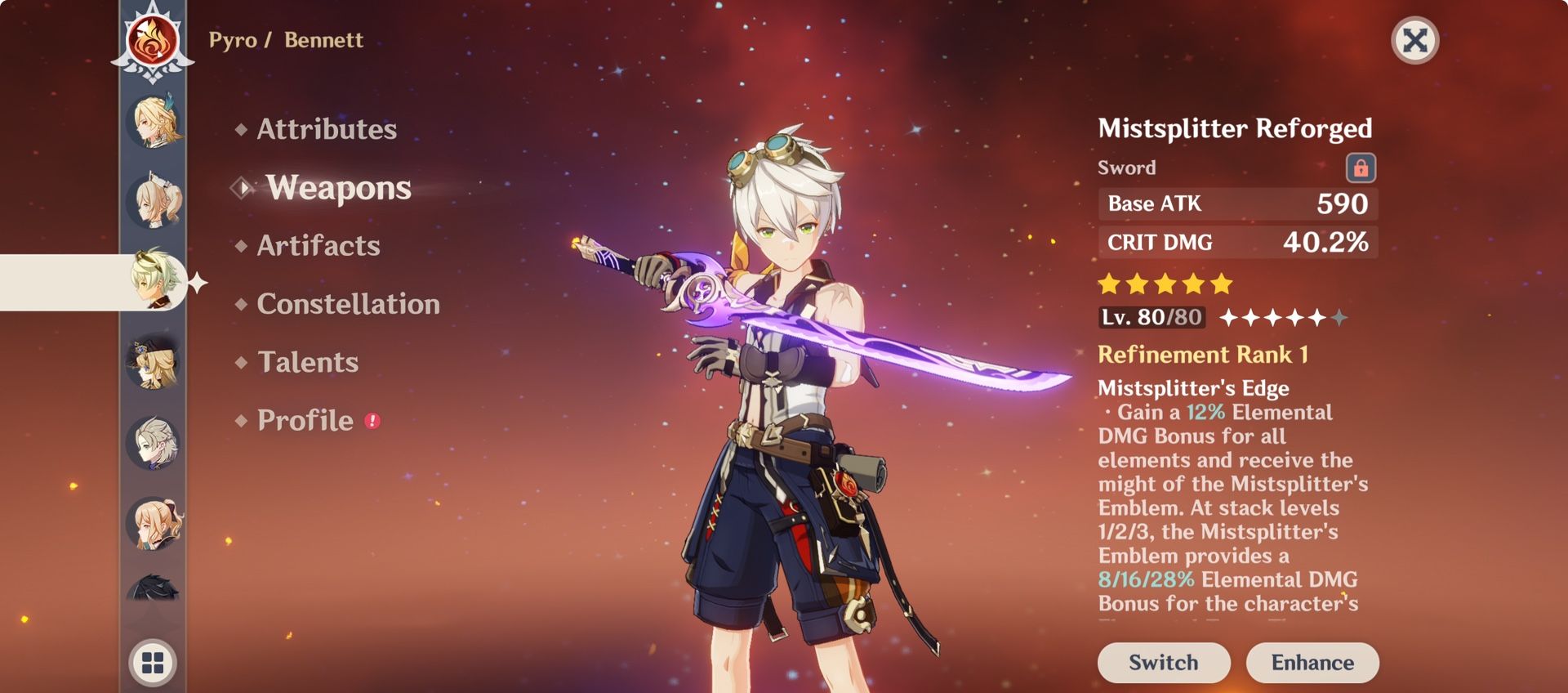View the Profile page
The image size is (1568, 693).
click(305, 420)
